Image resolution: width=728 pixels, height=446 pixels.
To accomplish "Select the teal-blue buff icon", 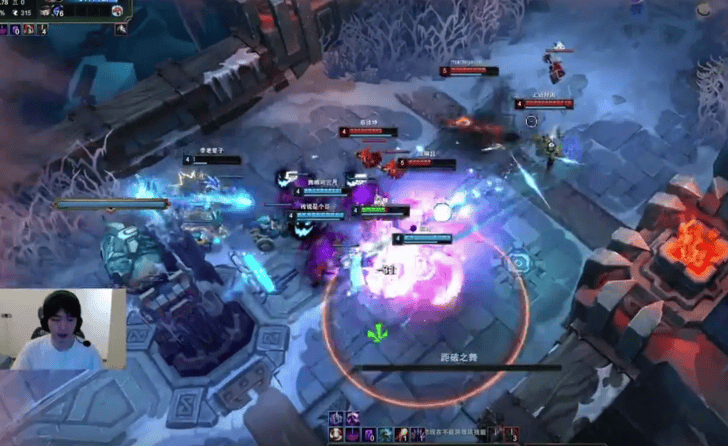I will click(x=385, y=435).
